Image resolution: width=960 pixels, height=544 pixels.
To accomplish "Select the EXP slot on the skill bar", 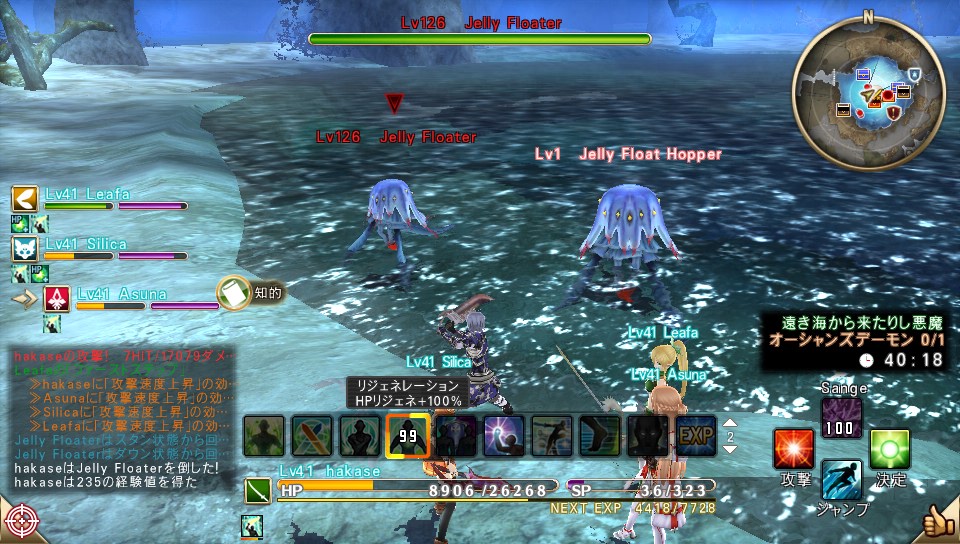I will click(695, 436).
